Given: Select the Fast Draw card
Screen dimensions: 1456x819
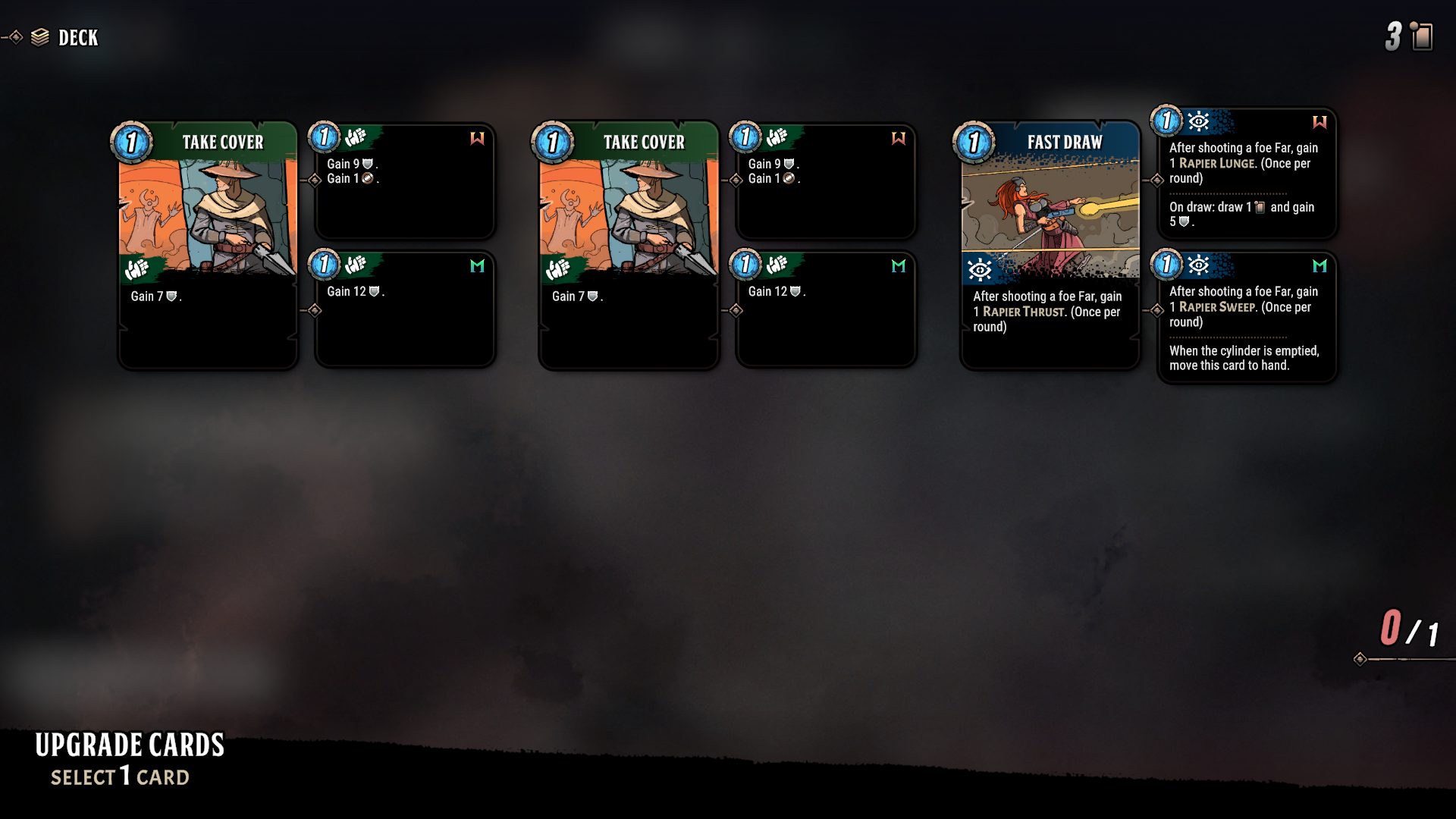Looking at the screenshot, I should pyautogui.click(x=1050, y=244).
